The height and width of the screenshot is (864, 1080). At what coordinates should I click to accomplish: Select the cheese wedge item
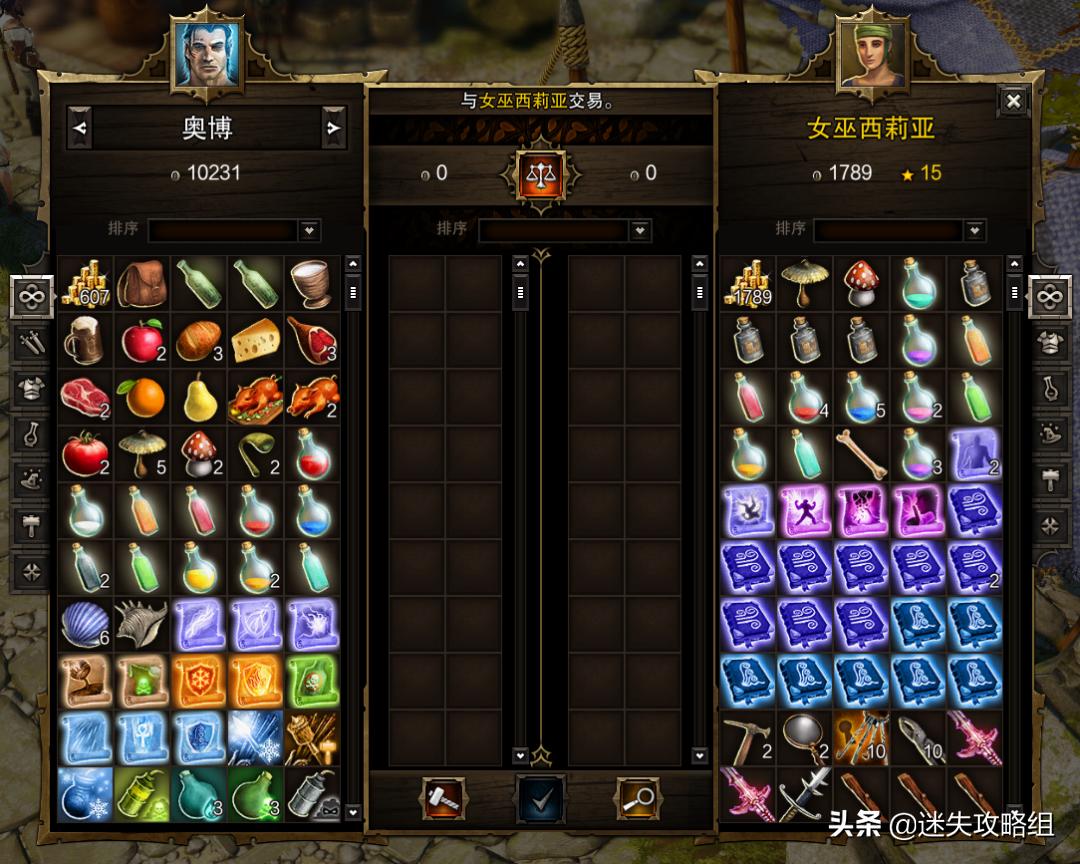(256, 341)
